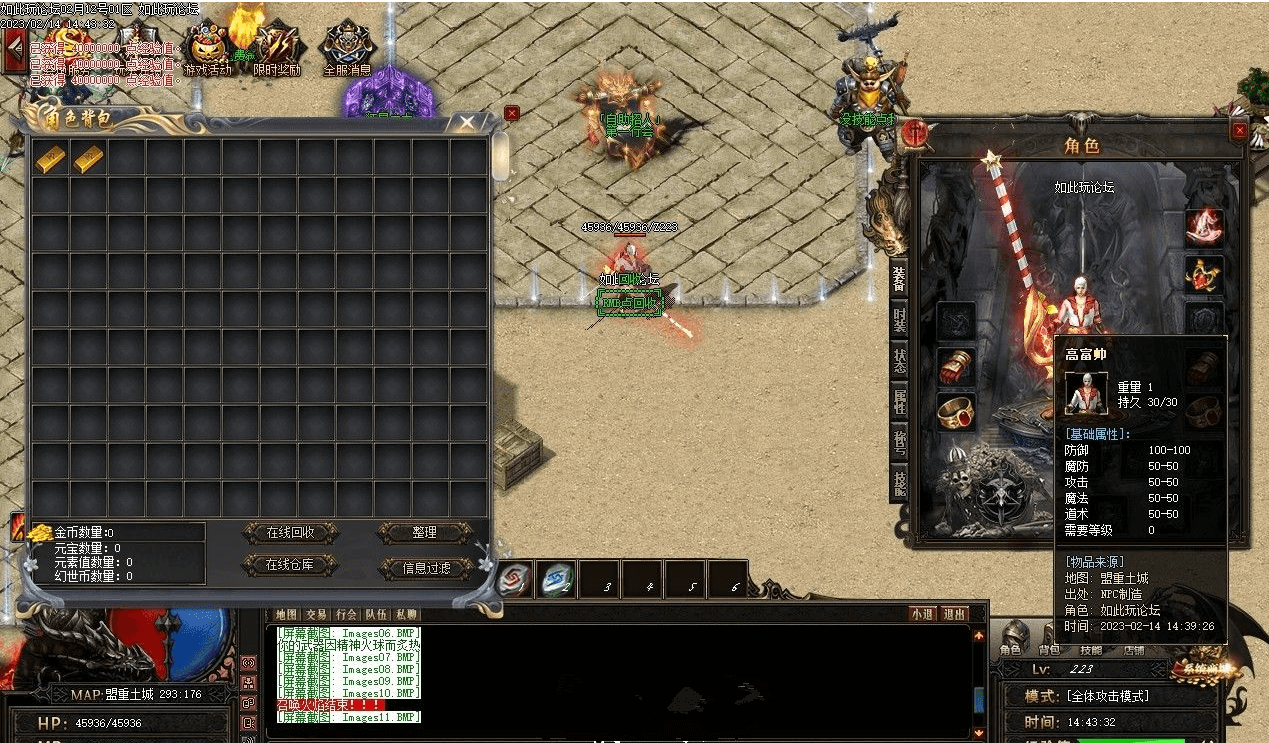The height and width of the screenshot is (743, 1269).
Task: Close the 角色 character panel
Action: tap(1240, 130)
